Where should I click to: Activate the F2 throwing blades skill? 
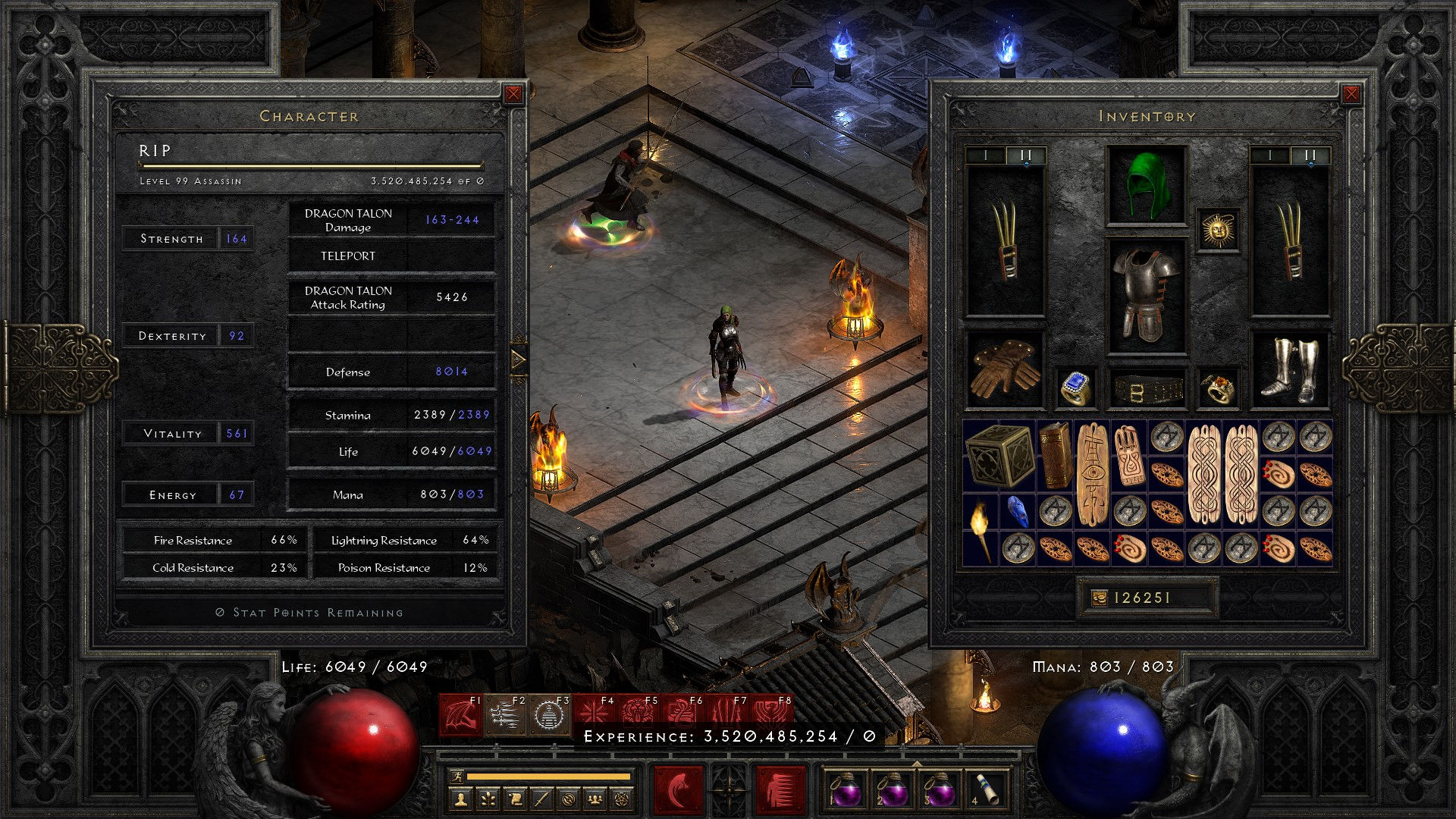504,716
